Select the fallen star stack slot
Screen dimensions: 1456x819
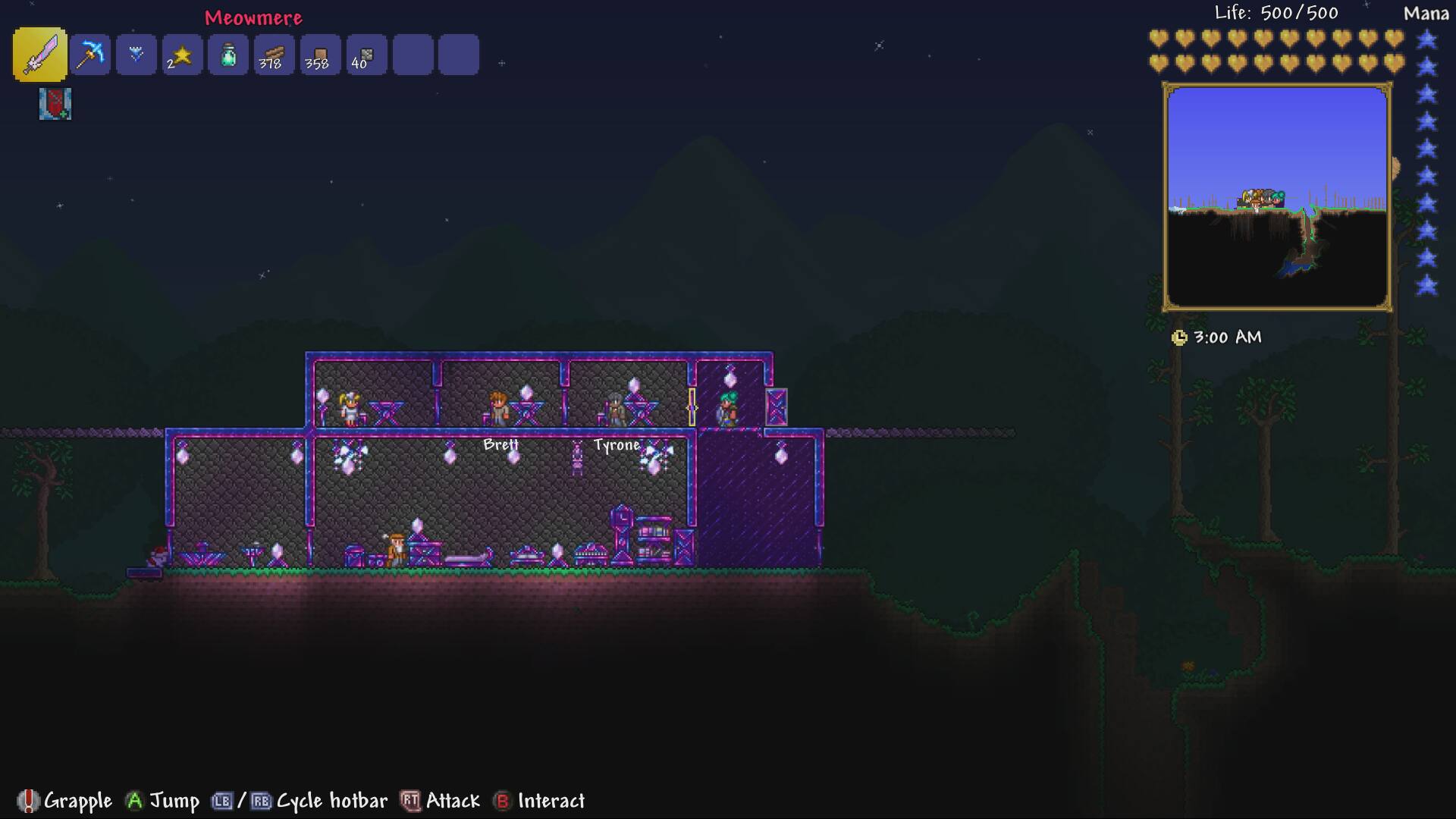(x=182, y=55)
